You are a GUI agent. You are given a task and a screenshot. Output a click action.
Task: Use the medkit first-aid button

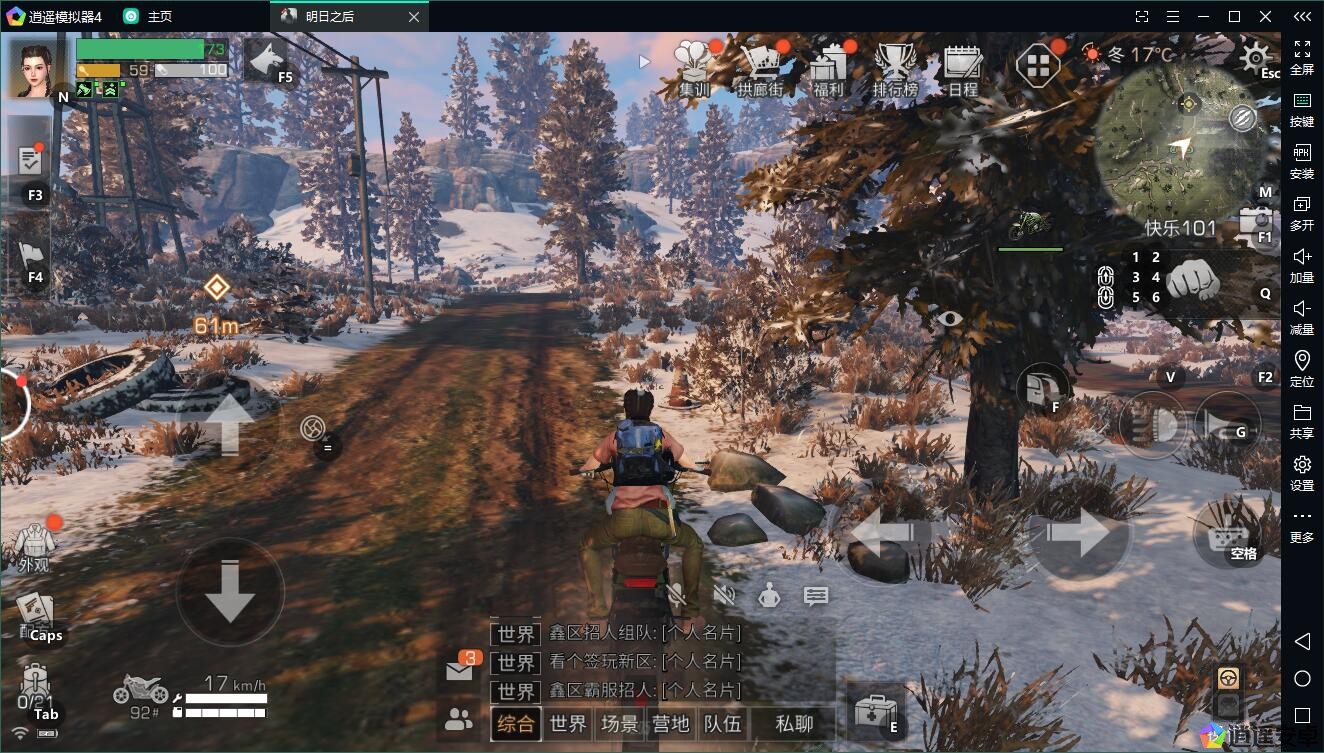[875, 711]
